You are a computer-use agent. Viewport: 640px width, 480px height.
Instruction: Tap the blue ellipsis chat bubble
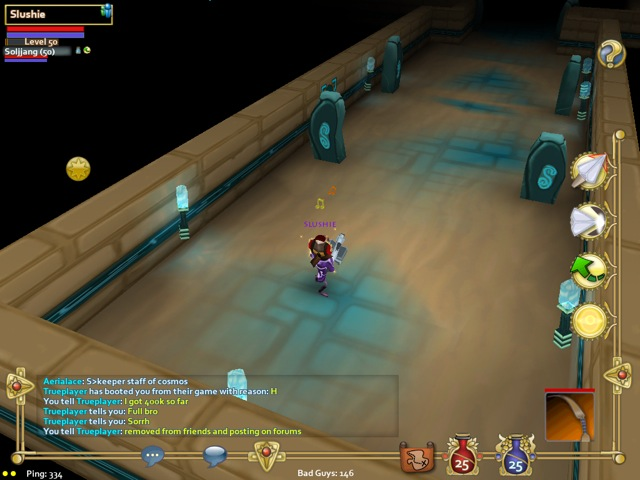[x=152, y=456]
